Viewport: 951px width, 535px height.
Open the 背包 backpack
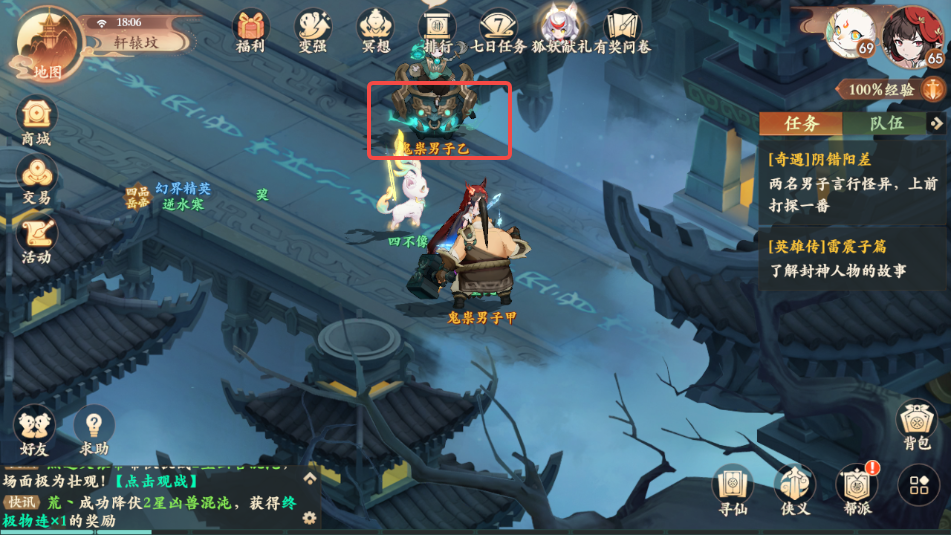pyautogui.click(x=916, y=424)
